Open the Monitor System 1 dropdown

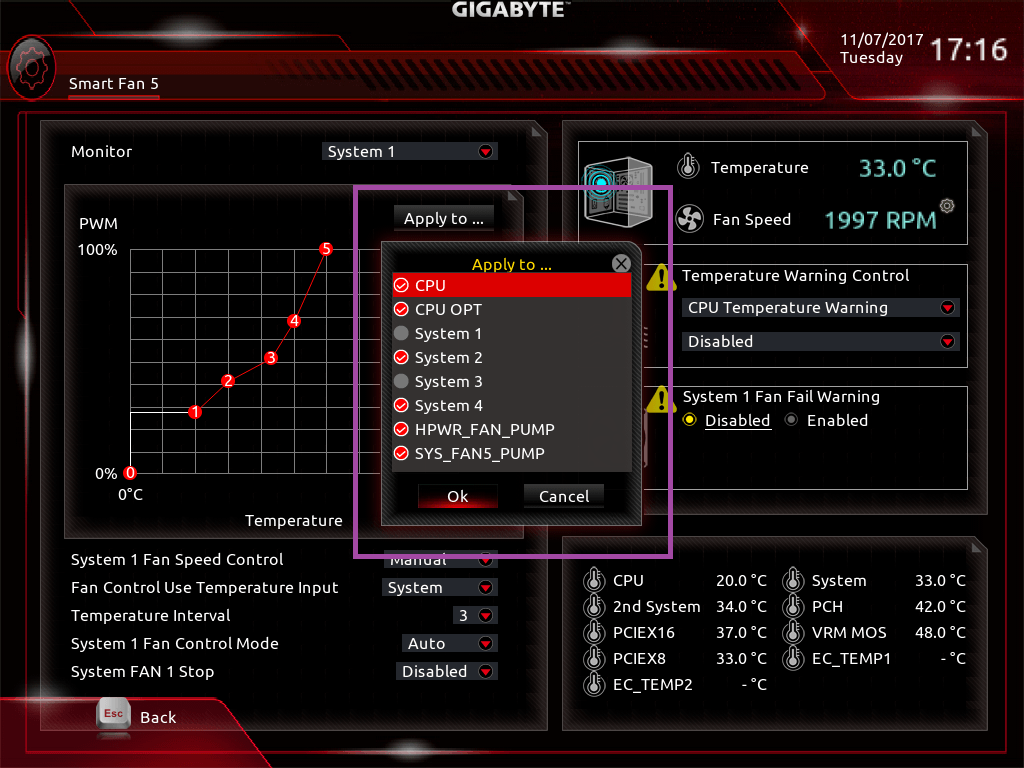pyautogui.click(x=411, y=152)
